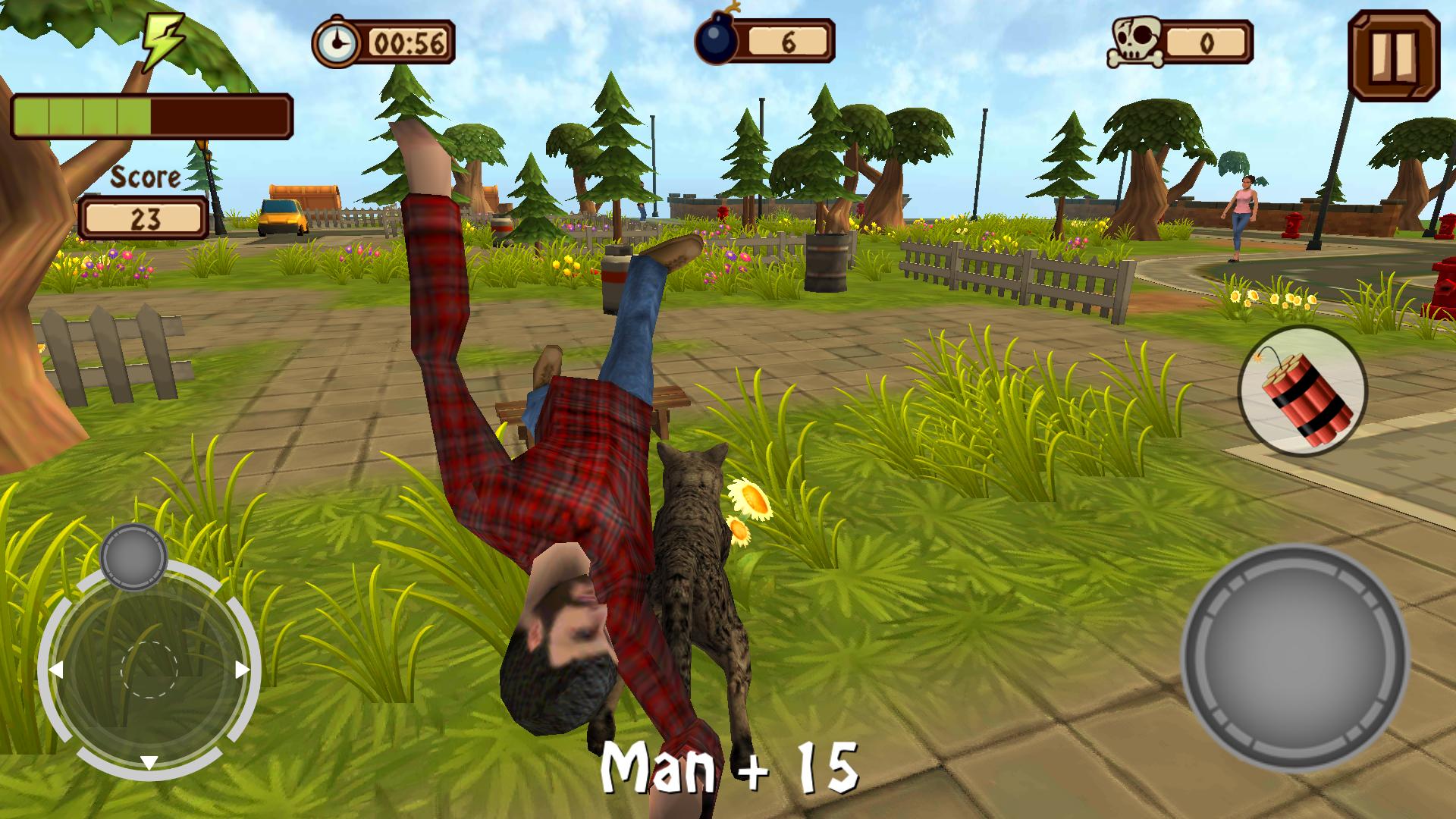Pause the game with the pause button
The image size is (1456, 819).
(x=1394, y=56)
